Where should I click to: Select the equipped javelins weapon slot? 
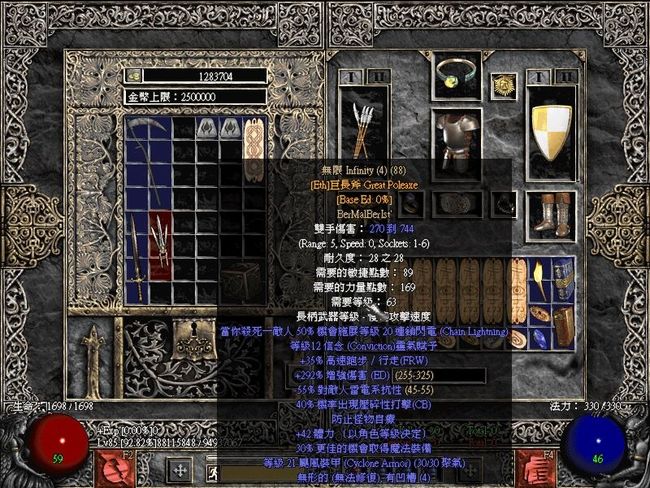coord(363,127)
